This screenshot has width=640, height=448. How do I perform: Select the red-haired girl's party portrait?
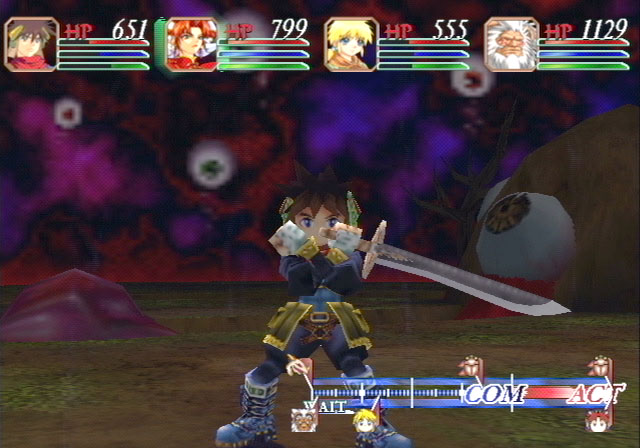190,45
